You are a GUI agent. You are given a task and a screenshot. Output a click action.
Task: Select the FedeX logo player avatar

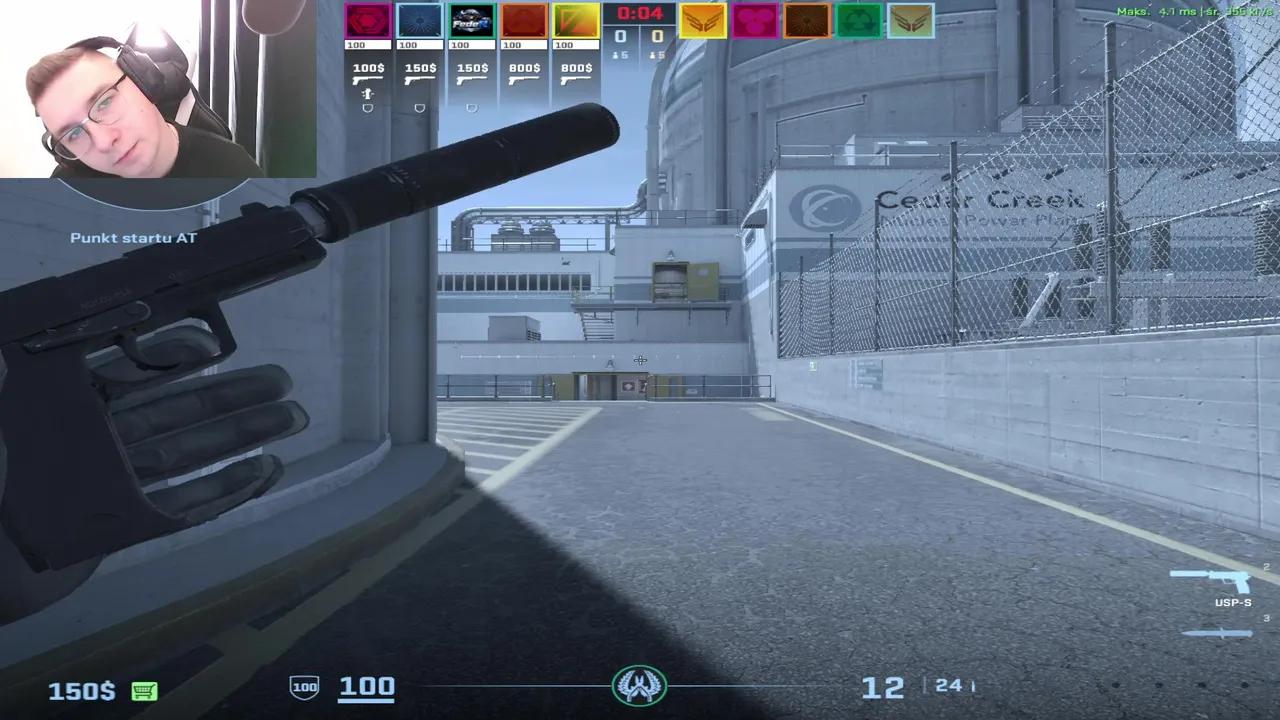pos(471,20)
